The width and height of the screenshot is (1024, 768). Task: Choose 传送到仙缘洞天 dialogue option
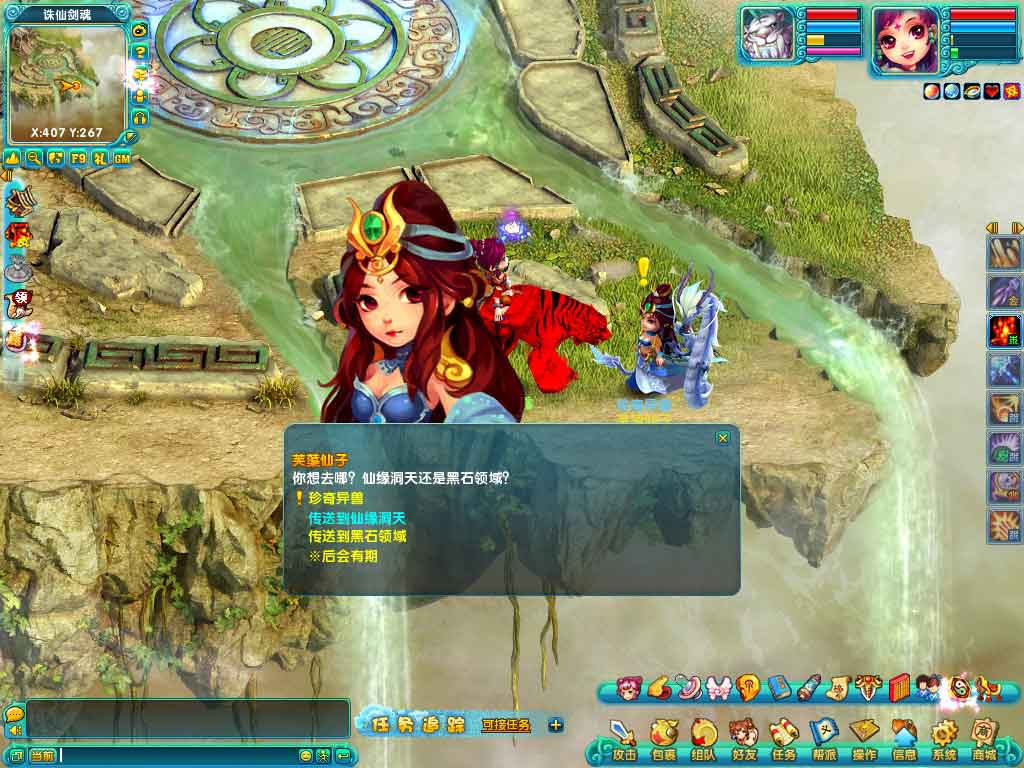pyautogui.click(x=355, y=517)
